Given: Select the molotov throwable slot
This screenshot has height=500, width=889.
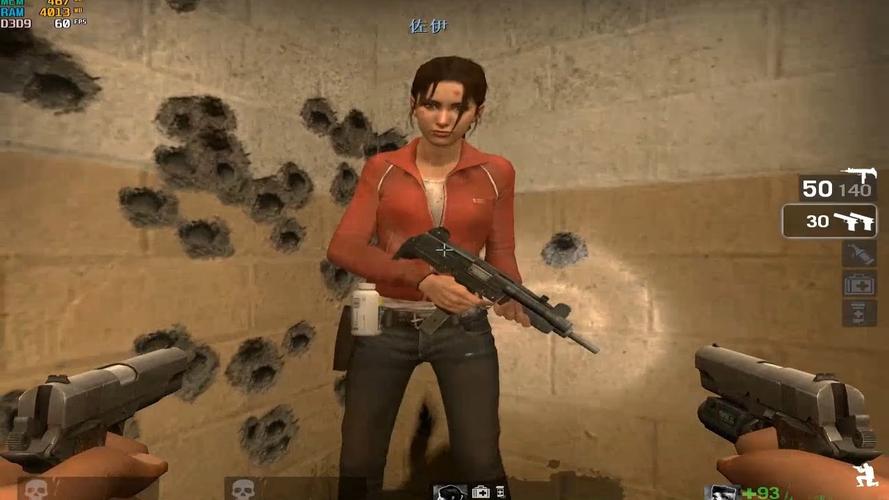Looking at the screenshot, I should [859, 253].
